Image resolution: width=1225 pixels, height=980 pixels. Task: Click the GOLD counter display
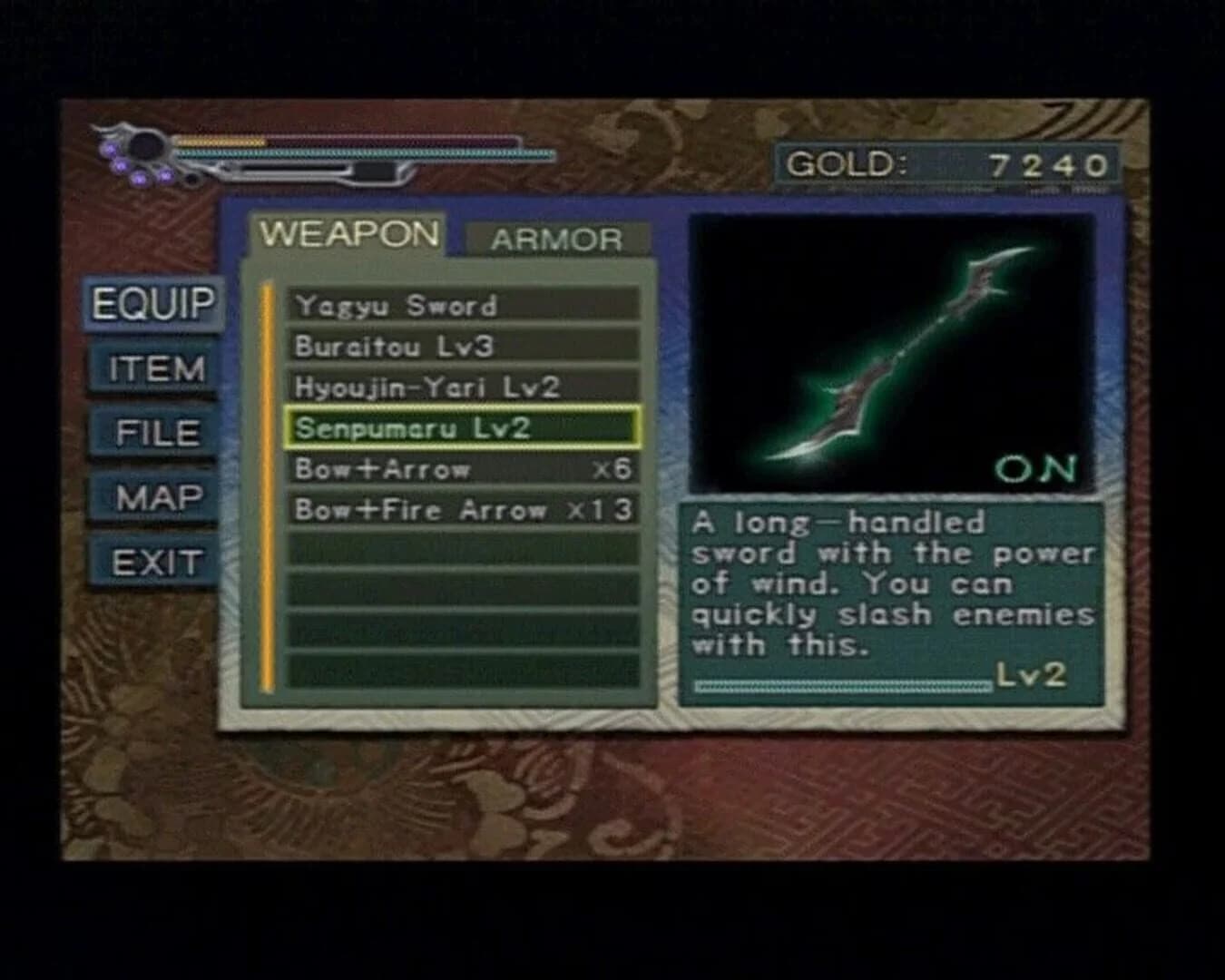944,163
